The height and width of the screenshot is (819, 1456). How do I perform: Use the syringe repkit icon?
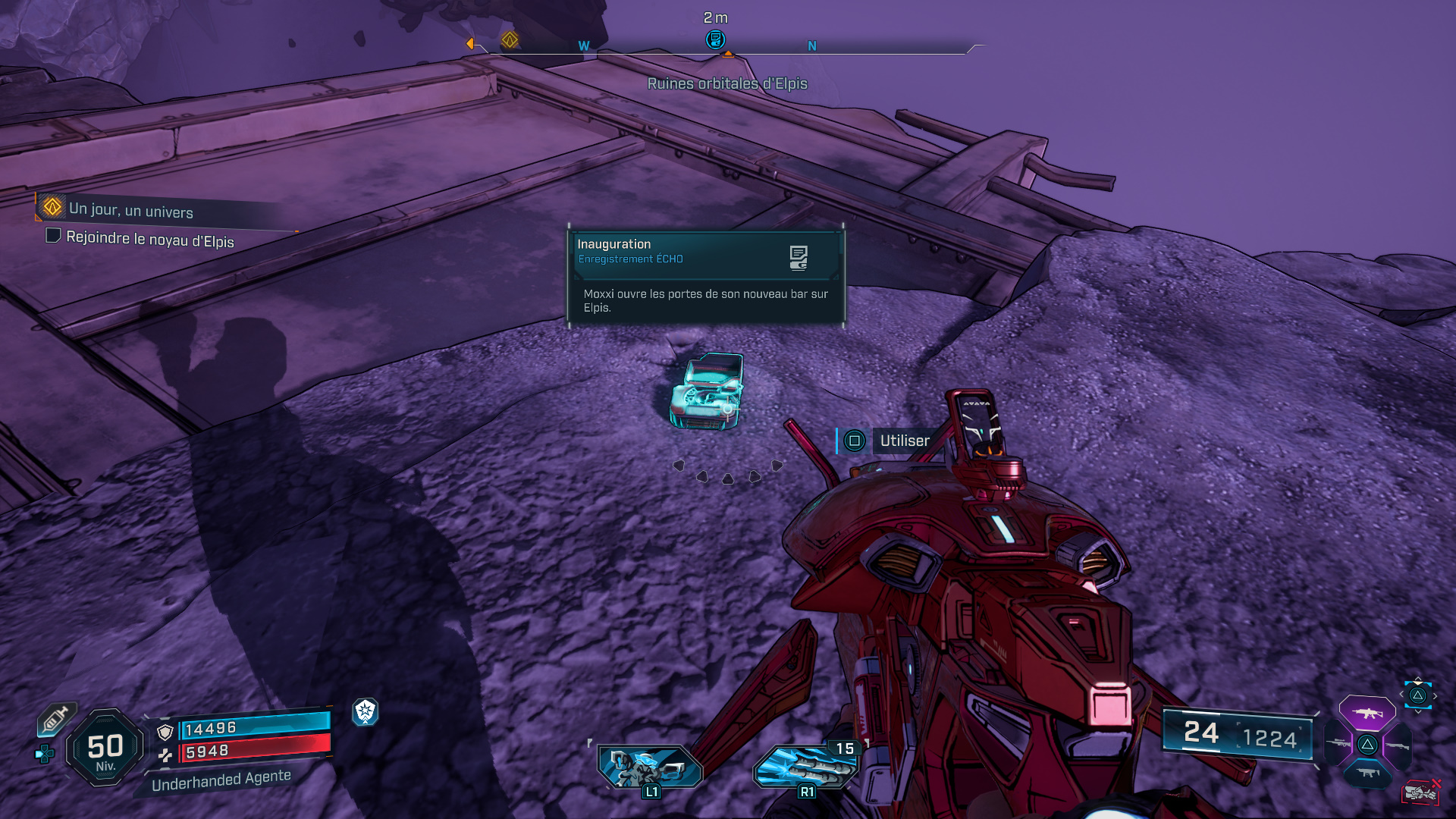pos(56,719)
